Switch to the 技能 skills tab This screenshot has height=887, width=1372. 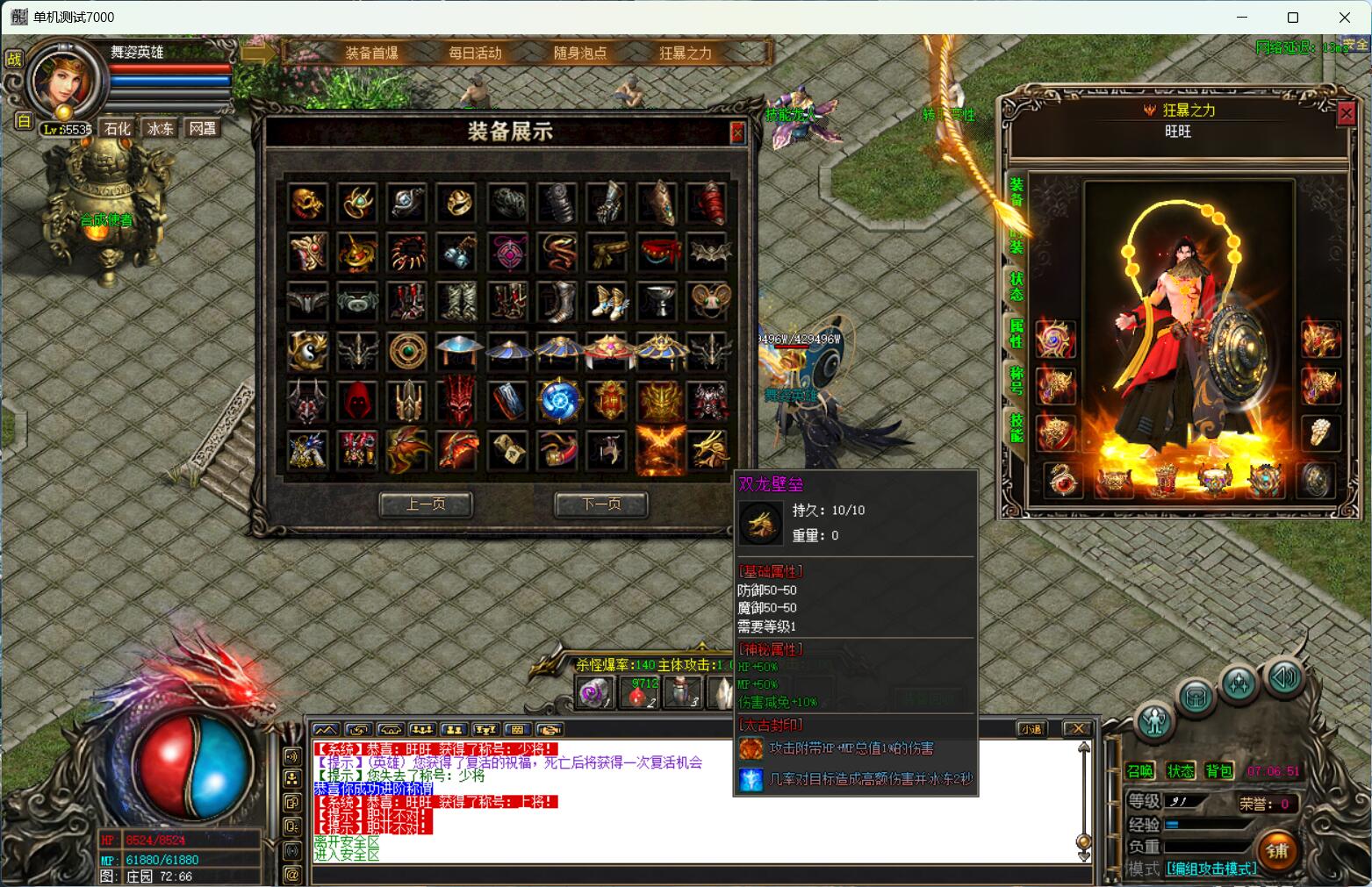(x=1016, y=428)
